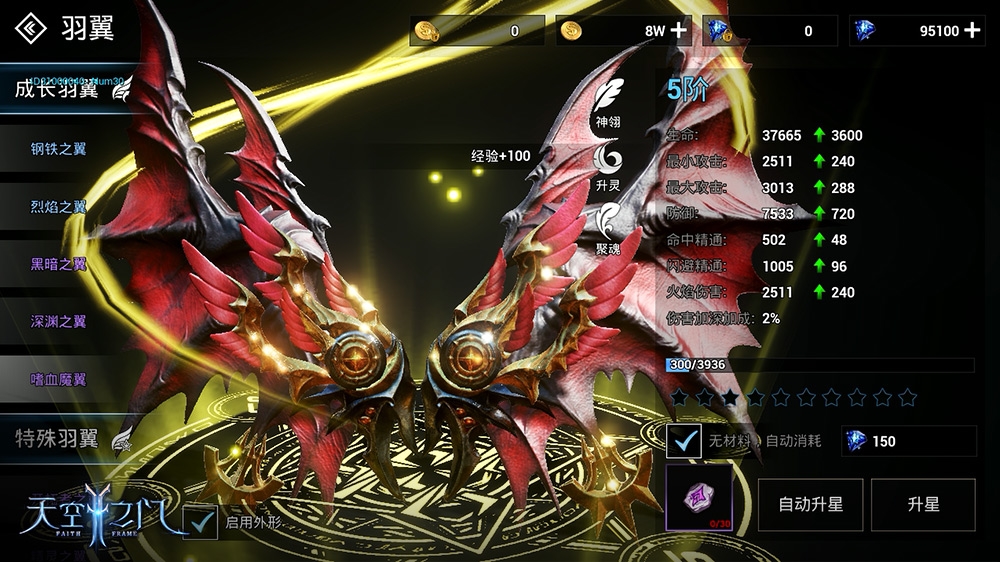The image size is (1000, 562).
Task: Select the 黑暗之翼 entry
Action: pos(58,265)
